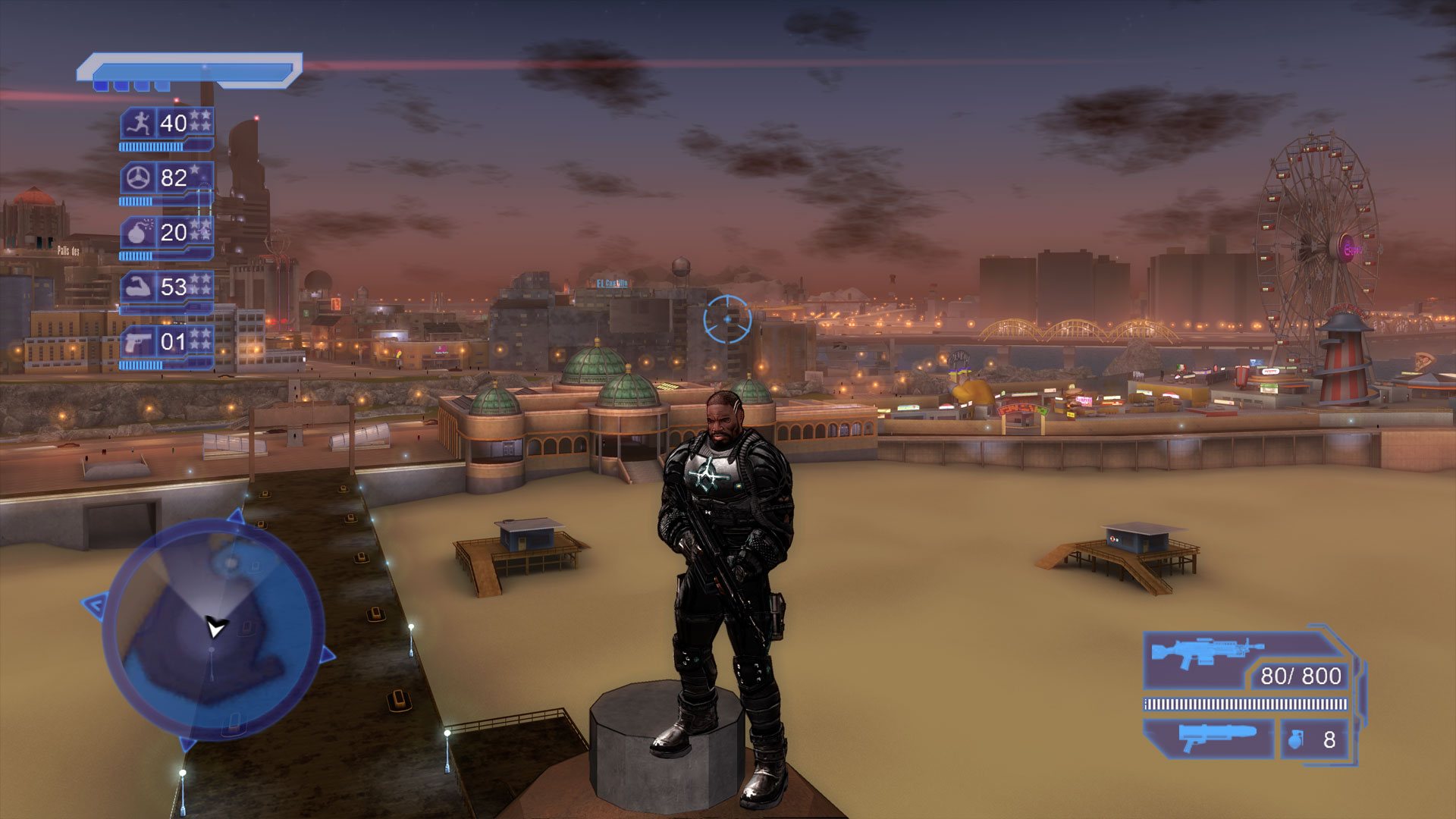This screenshot has width=1456, height=819.
Task: Click the Strength skill flexing arm icon
Action: click(x=136, y=288)
